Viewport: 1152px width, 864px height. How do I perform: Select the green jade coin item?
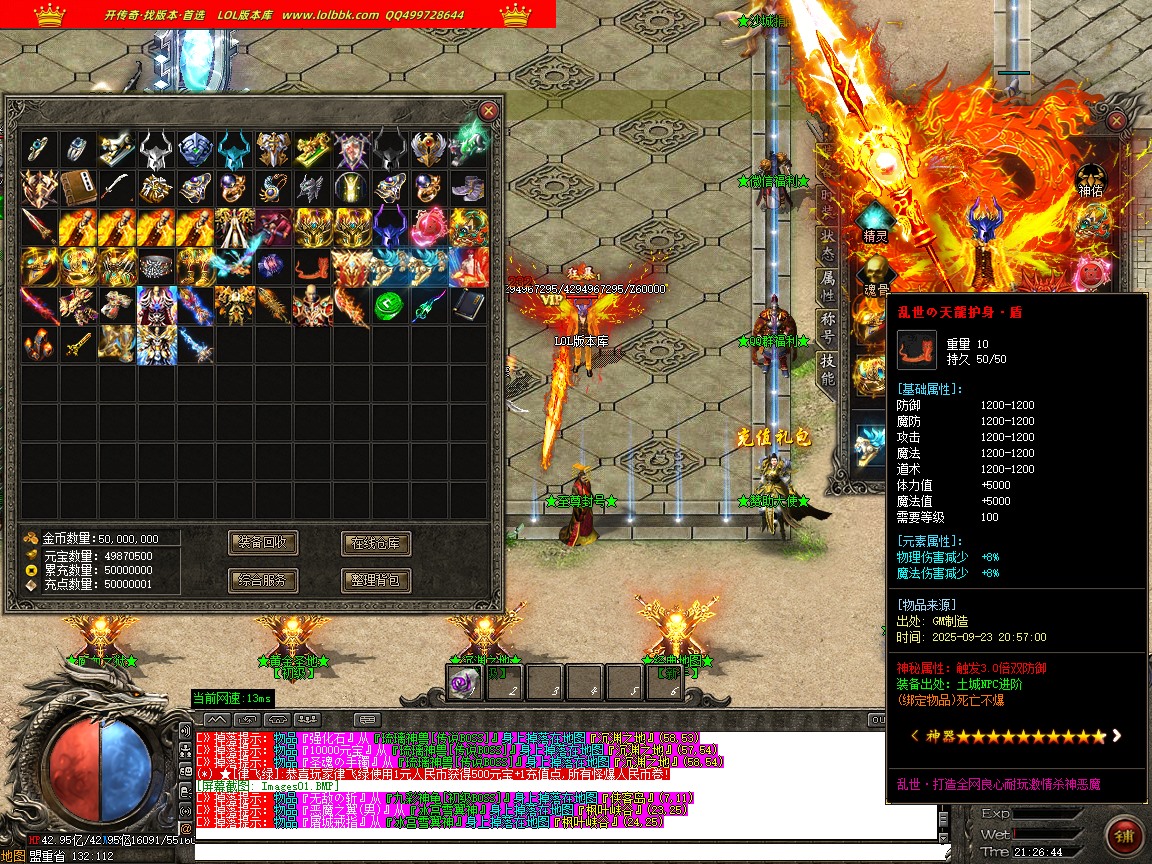click(x=389, y=306)
